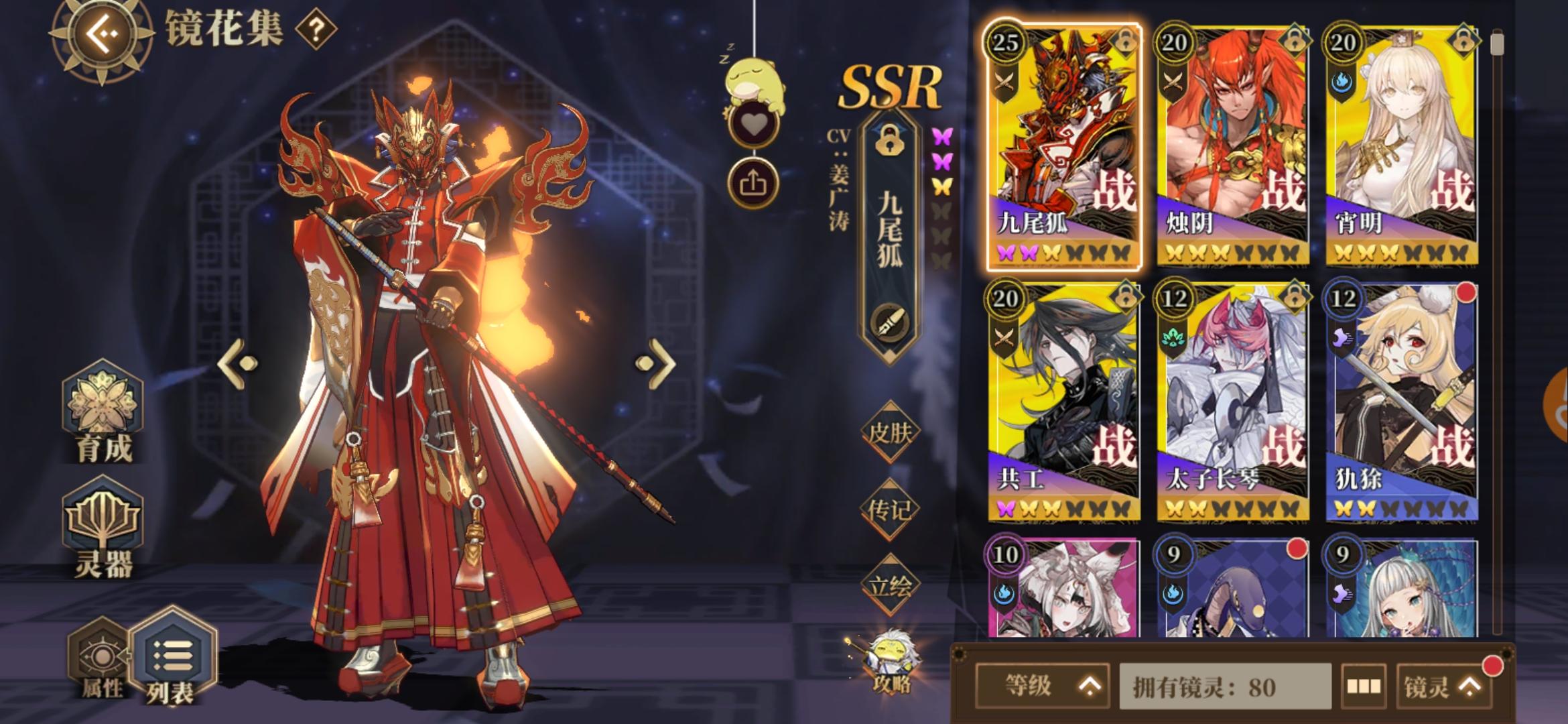
Task: Open the help icon next to 镜花集
Action: 317,30
